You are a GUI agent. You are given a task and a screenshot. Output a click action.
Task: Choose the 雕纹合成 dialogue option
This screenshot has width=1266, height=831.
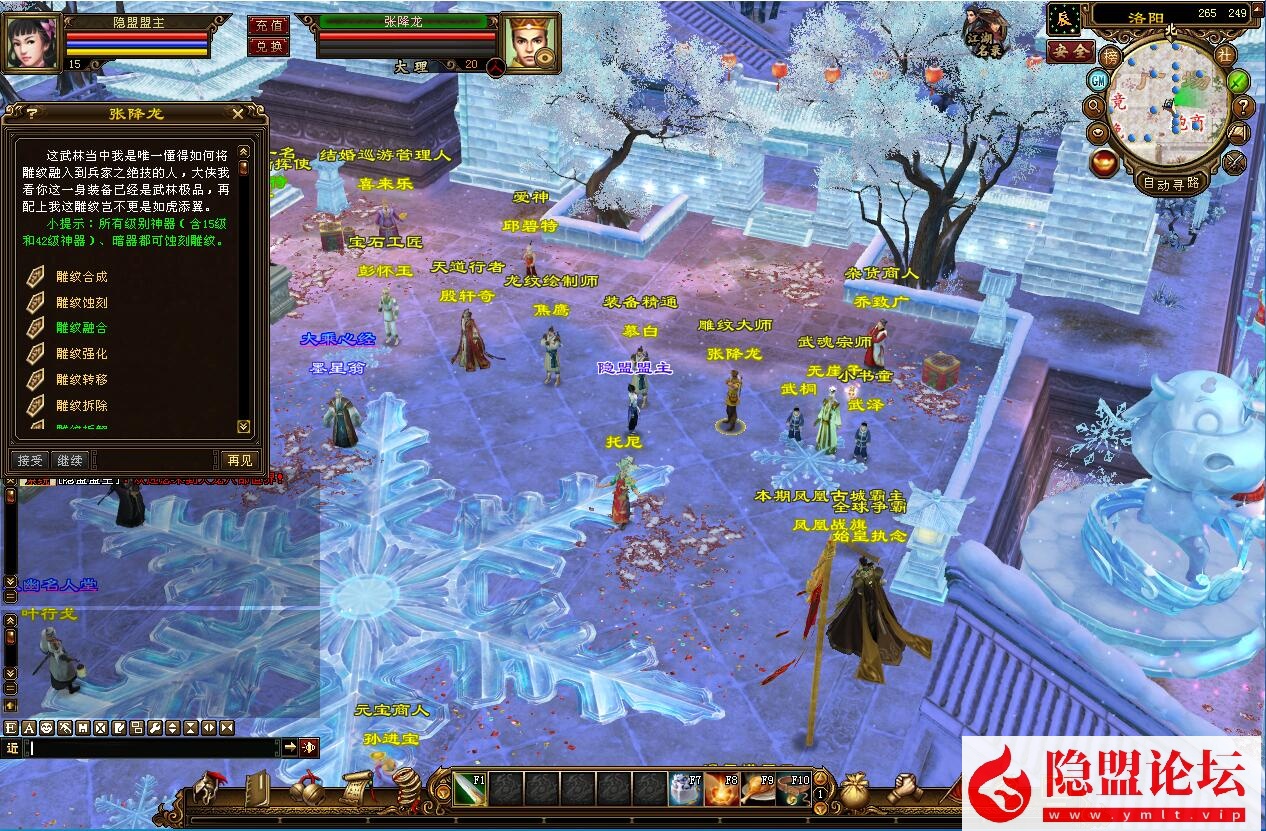point(81,277)
